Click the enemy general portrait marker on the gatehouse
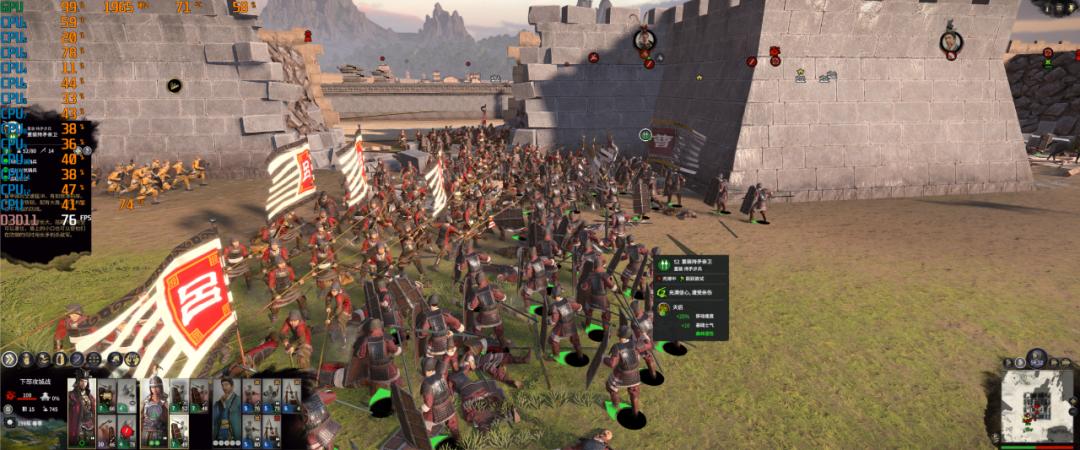This screenshot has width=1080, height=450. (x=645, y=40)
